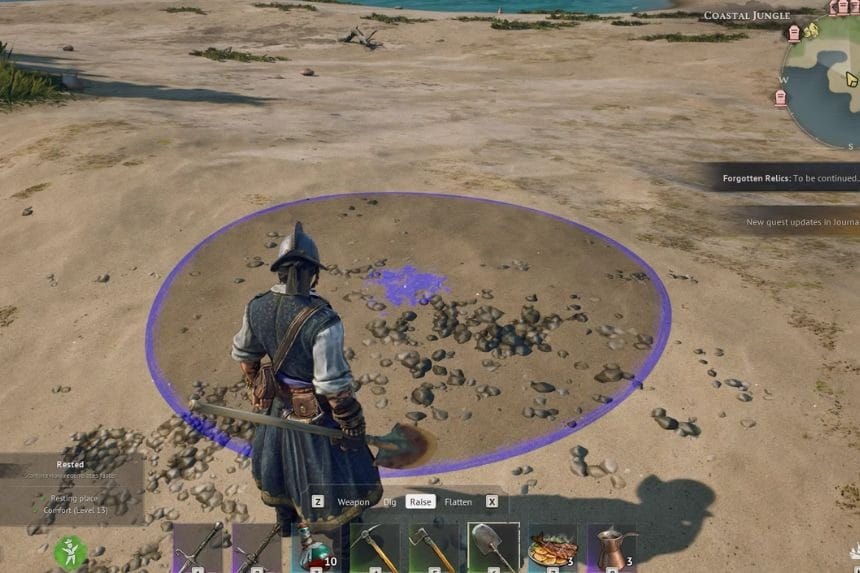Select the Dig shovel mode
Screen dimensions: 860x573
389,502
